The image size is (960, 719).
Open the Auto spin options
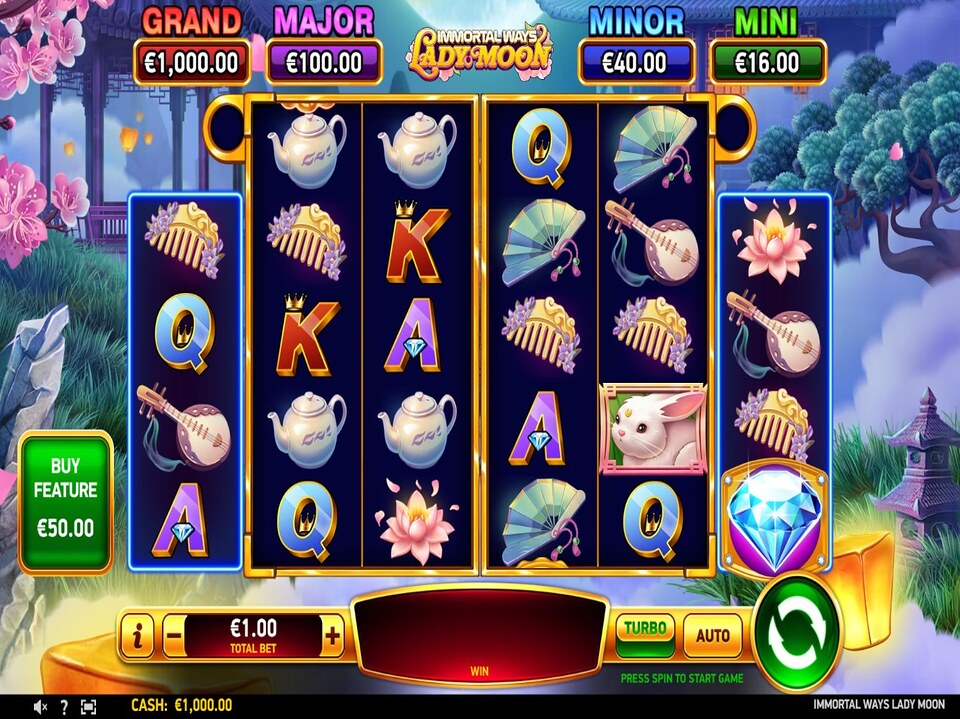click(712, 635)
